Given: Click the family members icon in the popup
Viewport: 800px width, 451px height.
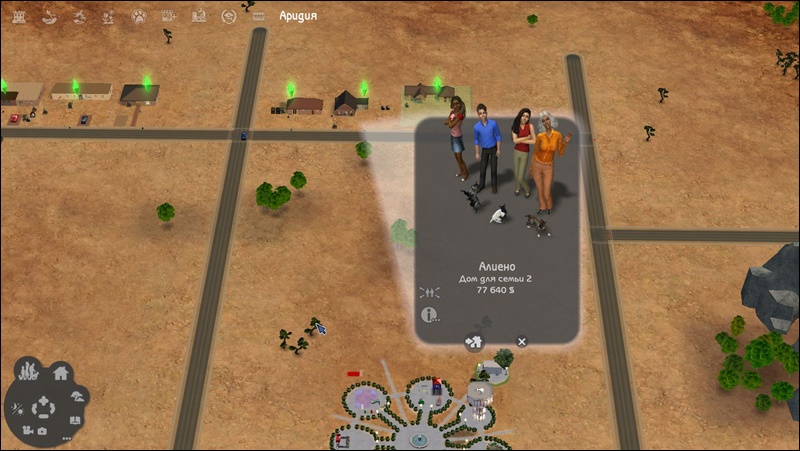Looking at the screenshot, I should (x=429, y=293).
